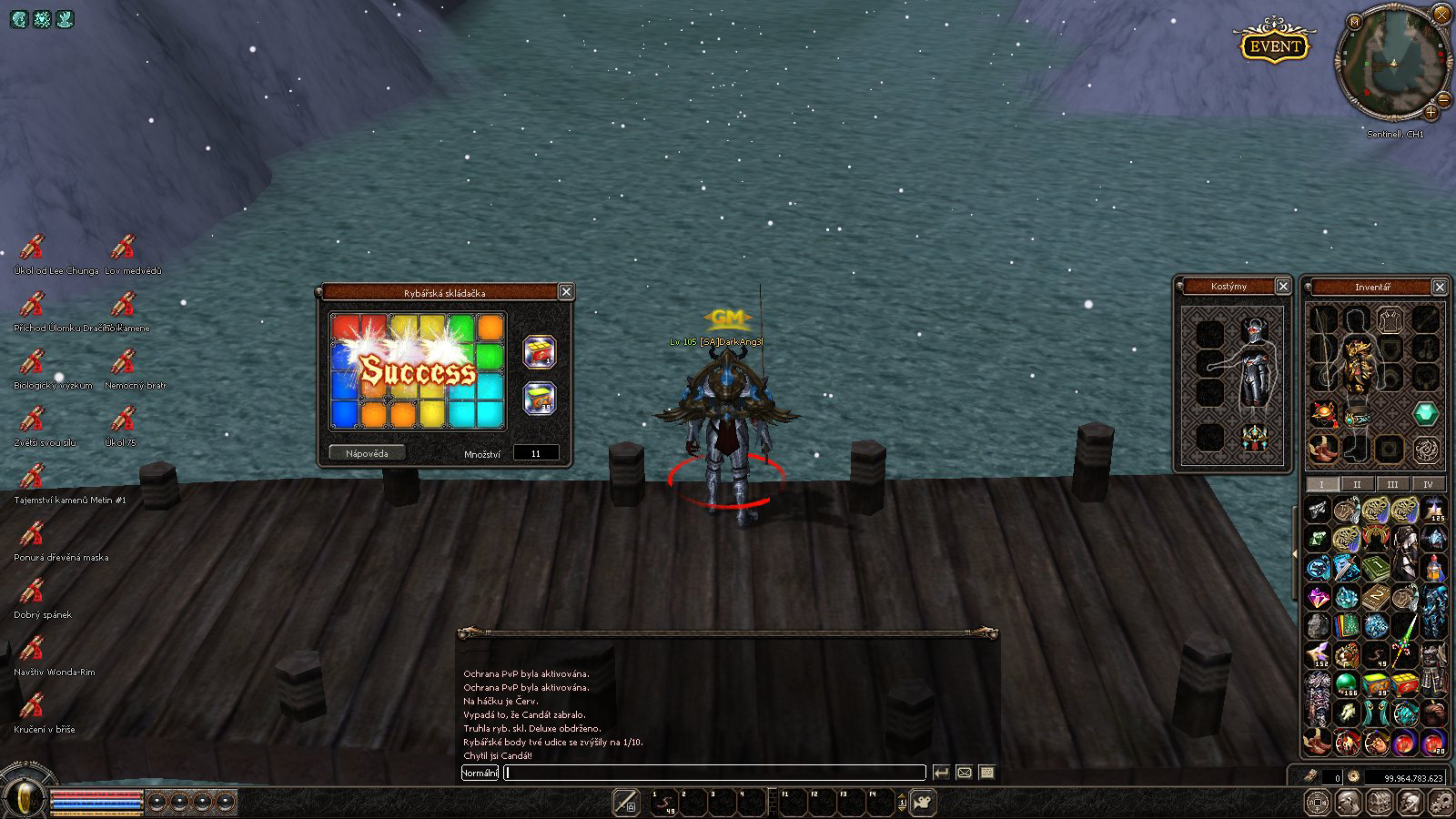Open the gear settings button
Image resolution: width=1456 pixels, height=819 pixels.
point(1441,802)
